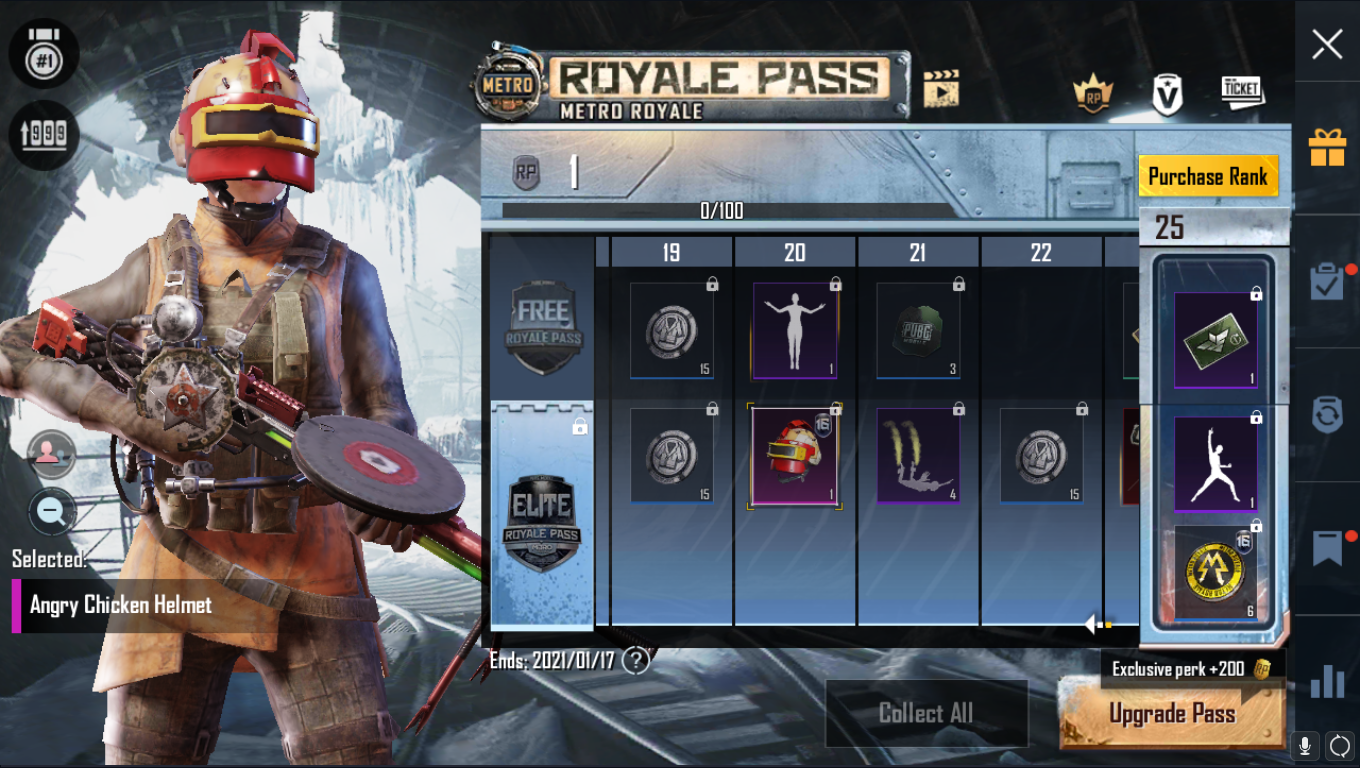Screen dimensions: 1360x768
Task: Click the magnifier zoom-out button
Action: tap(52, 512)
